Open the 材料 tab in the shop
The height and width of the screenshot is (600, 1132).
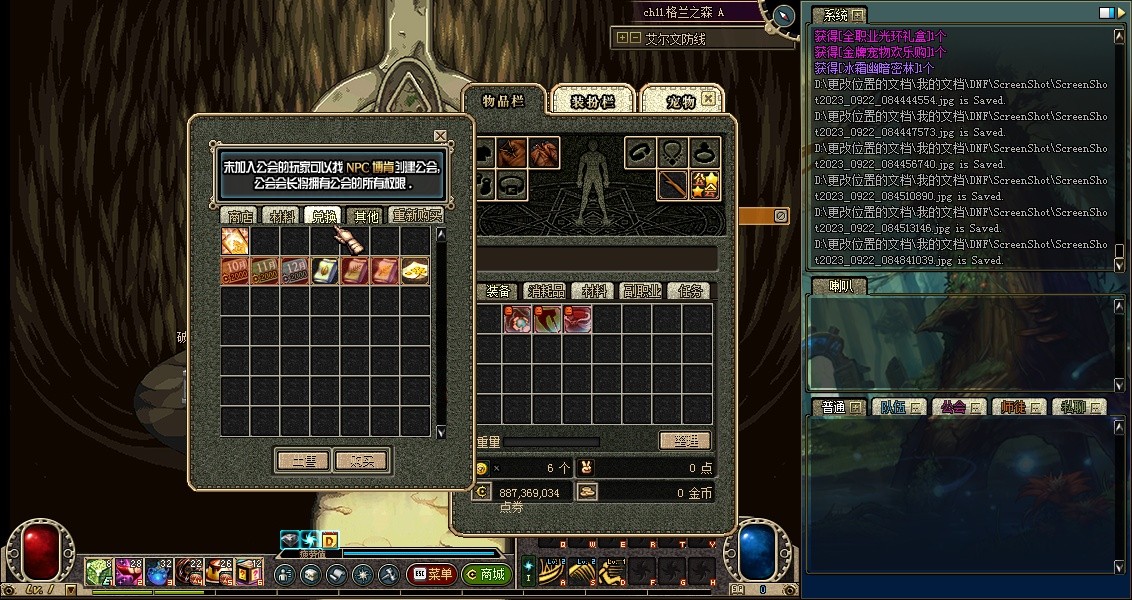pyautogui.click(x=279, y=215)
